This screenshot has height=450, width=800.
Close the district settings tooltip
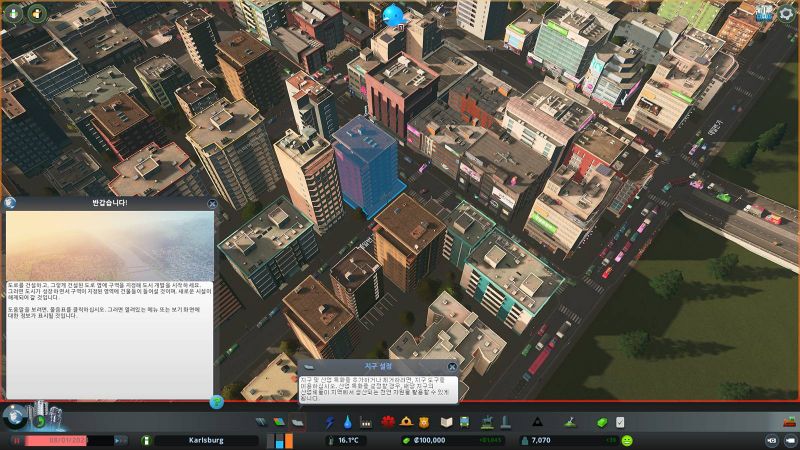click(x=451, y=367)
